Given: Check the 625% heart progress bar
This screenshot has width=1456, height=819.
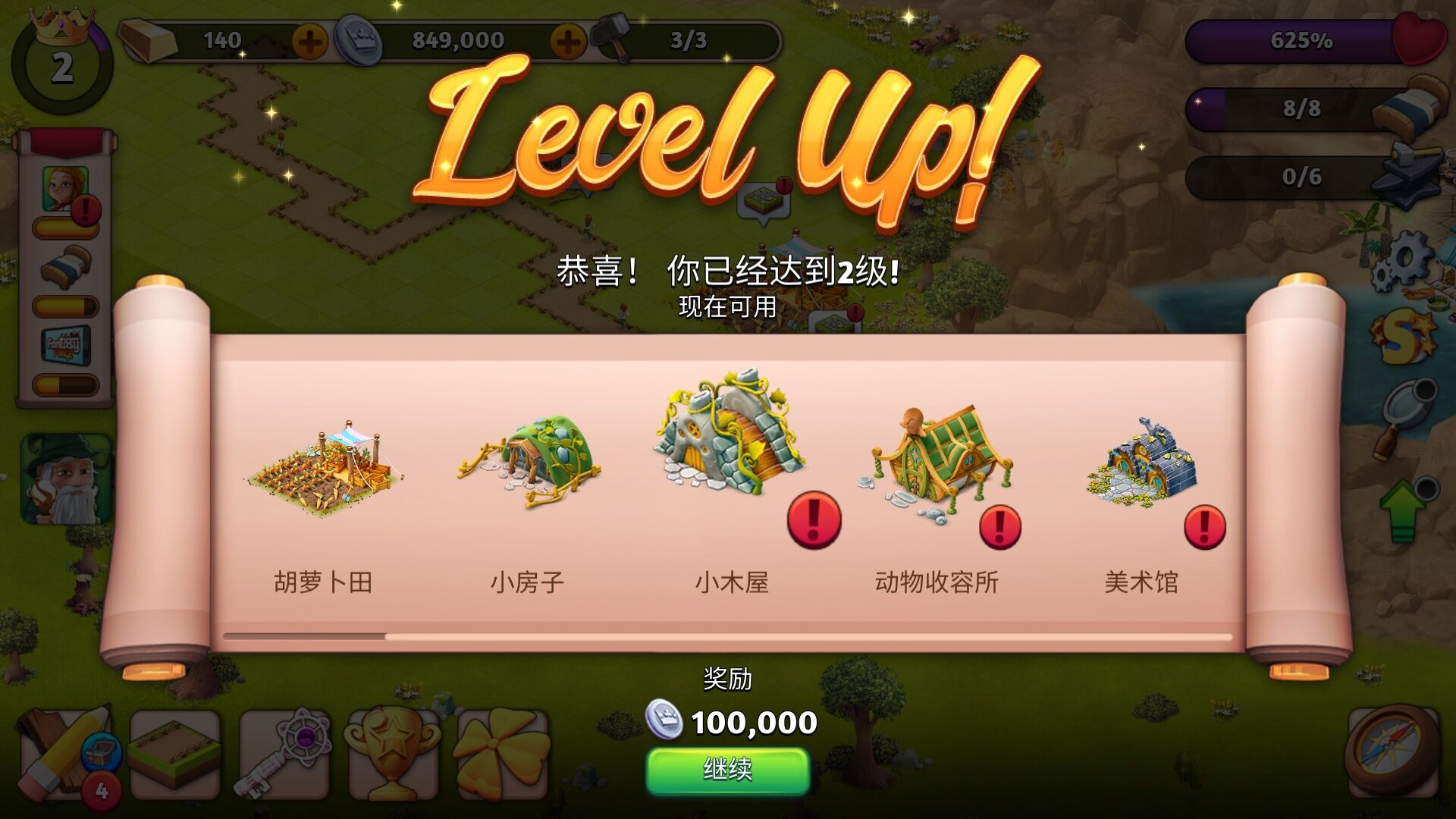Looking at the screenshot, I should pos(1301,42).
